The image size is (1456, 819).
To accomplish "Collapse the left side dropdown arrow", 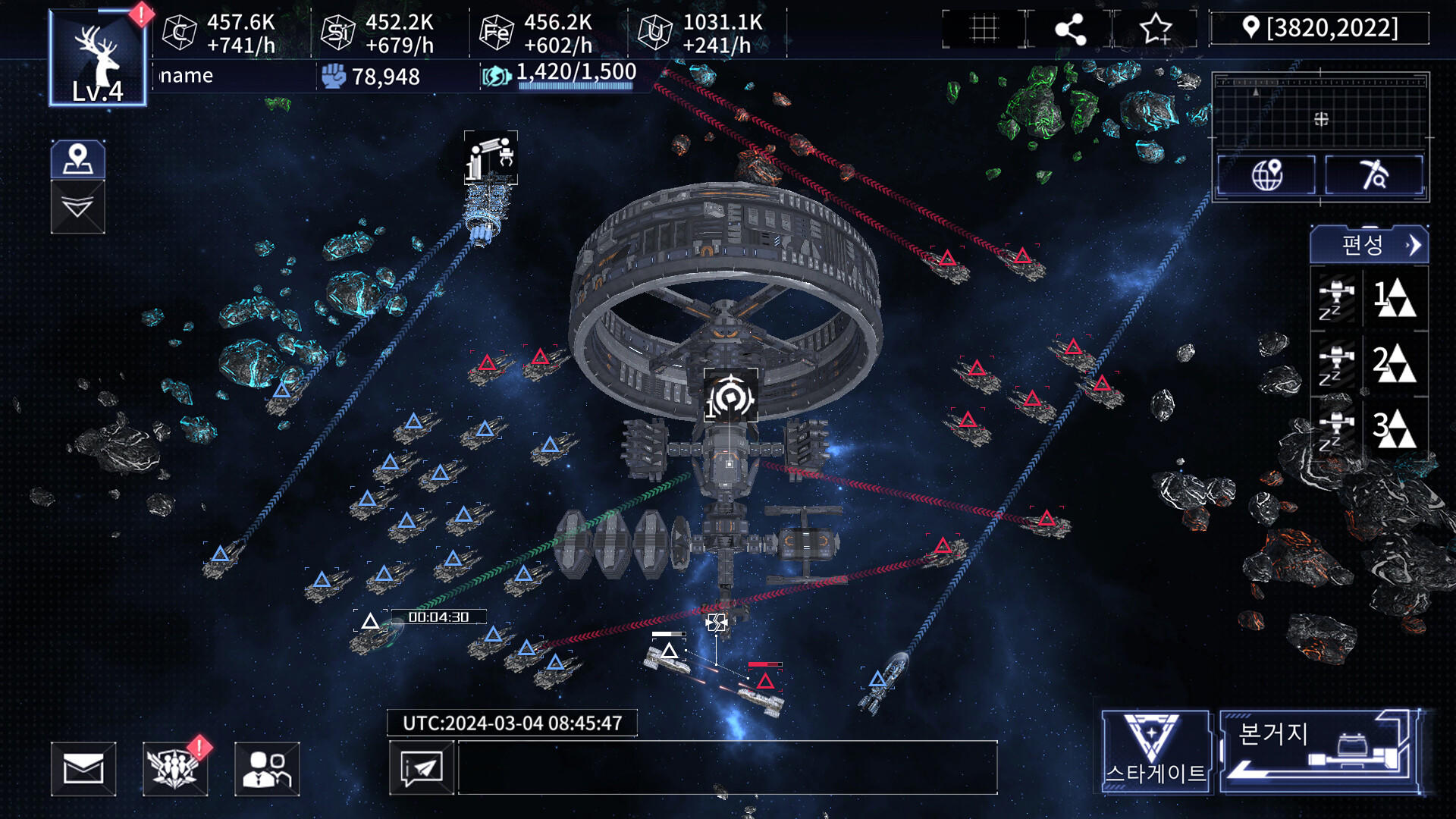I will pyautogui.click(x=78, y=207).
